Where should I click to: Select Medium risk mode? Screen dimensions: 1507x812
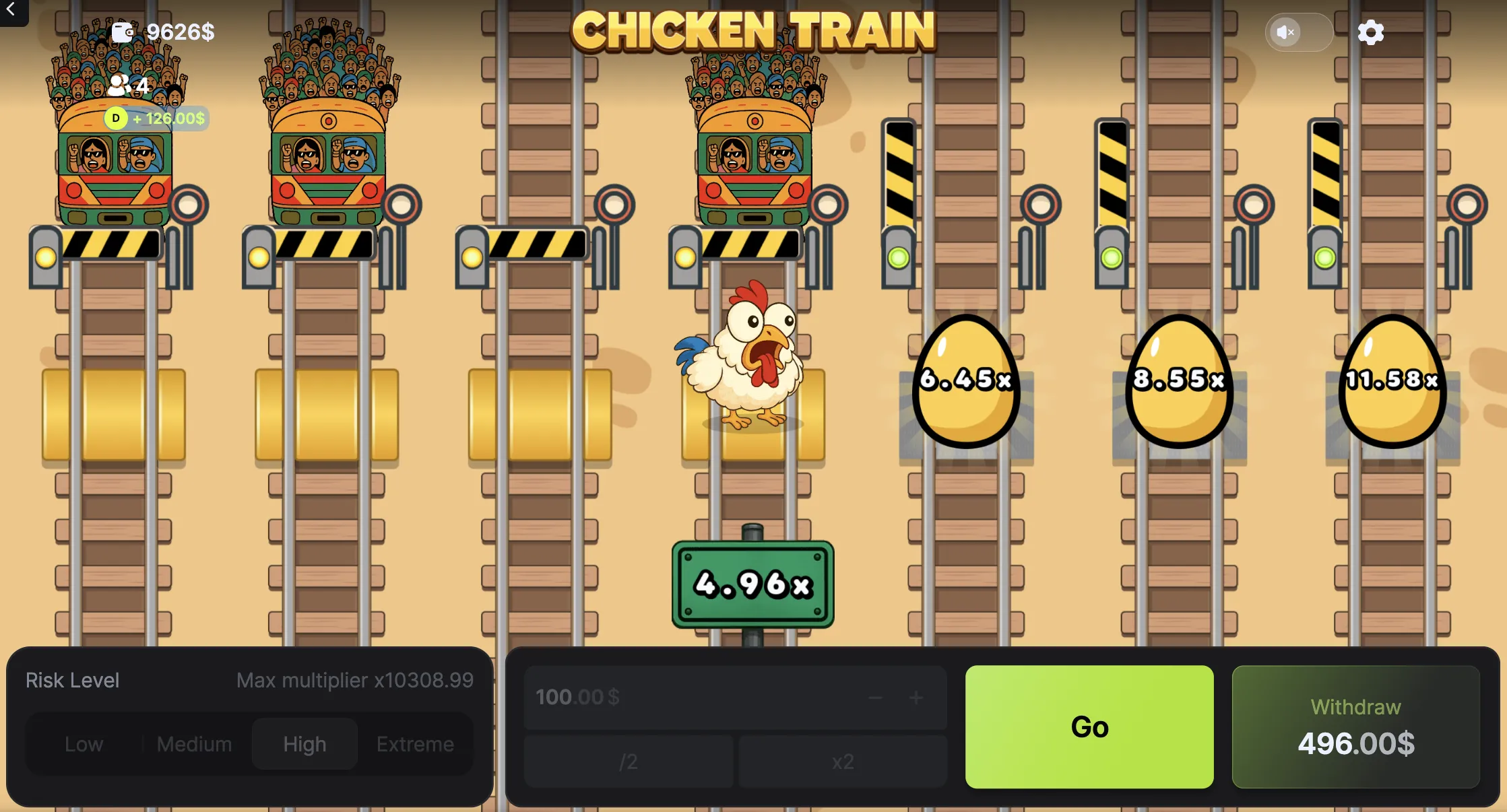[x=194, y=743]
